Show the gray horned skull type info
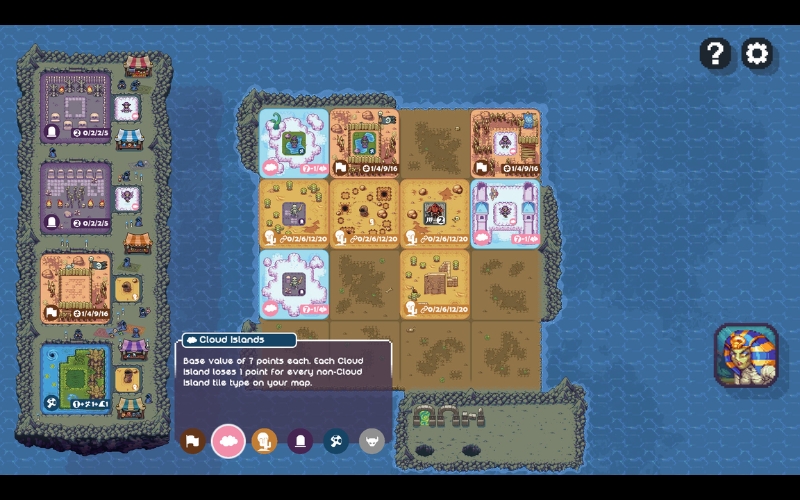 coord(372,440)
